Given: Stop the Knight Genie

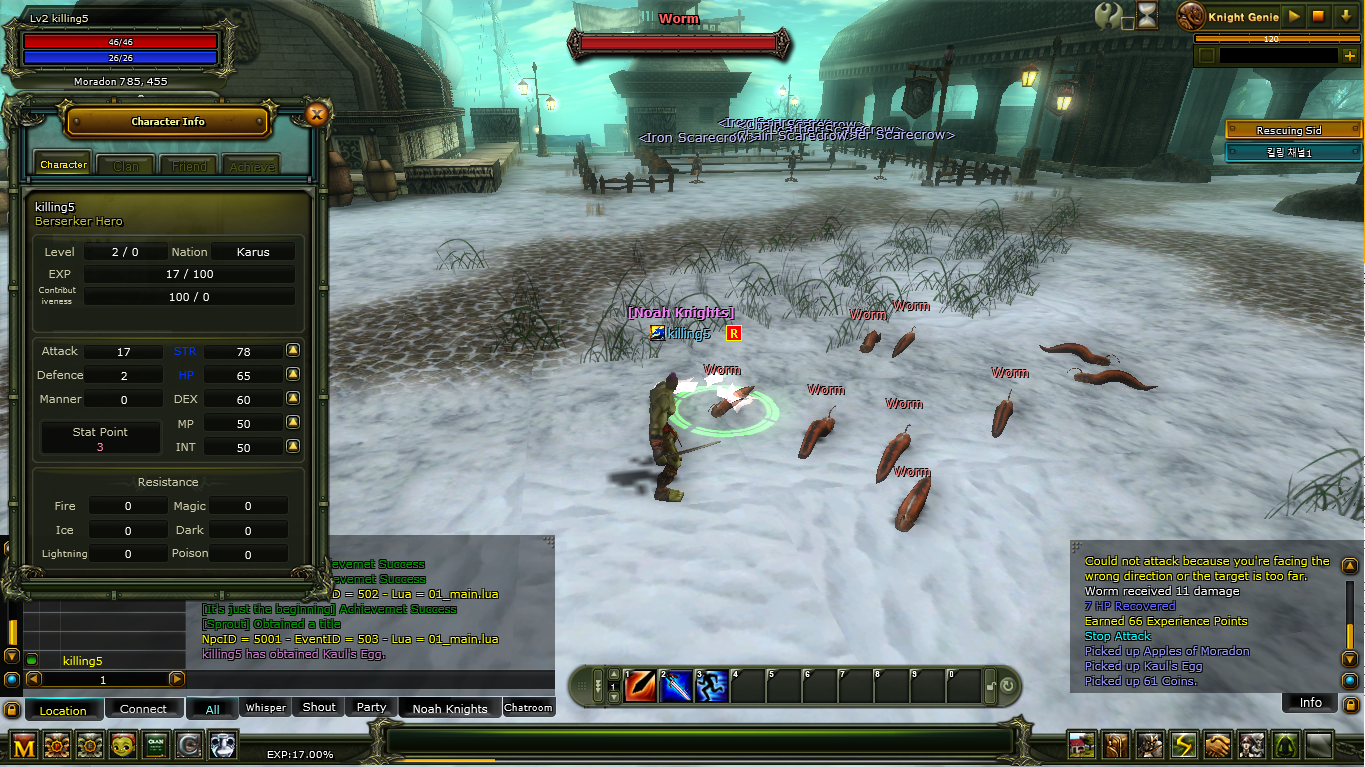Looking at the screenshot, I should pos(1318,17).
